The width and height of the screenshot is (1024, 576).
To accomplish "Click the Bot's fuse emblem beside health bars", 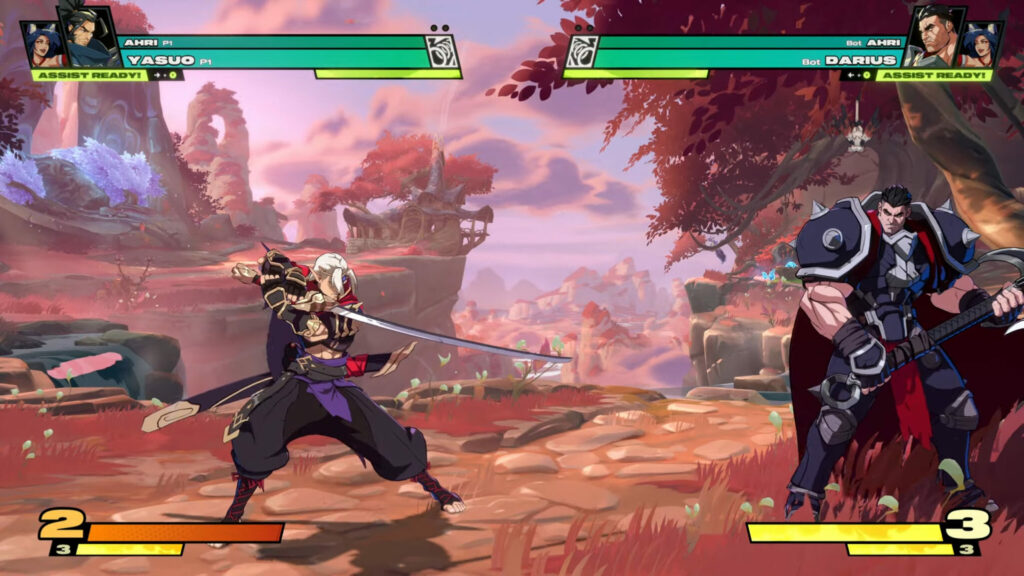I will coord(582,51).
